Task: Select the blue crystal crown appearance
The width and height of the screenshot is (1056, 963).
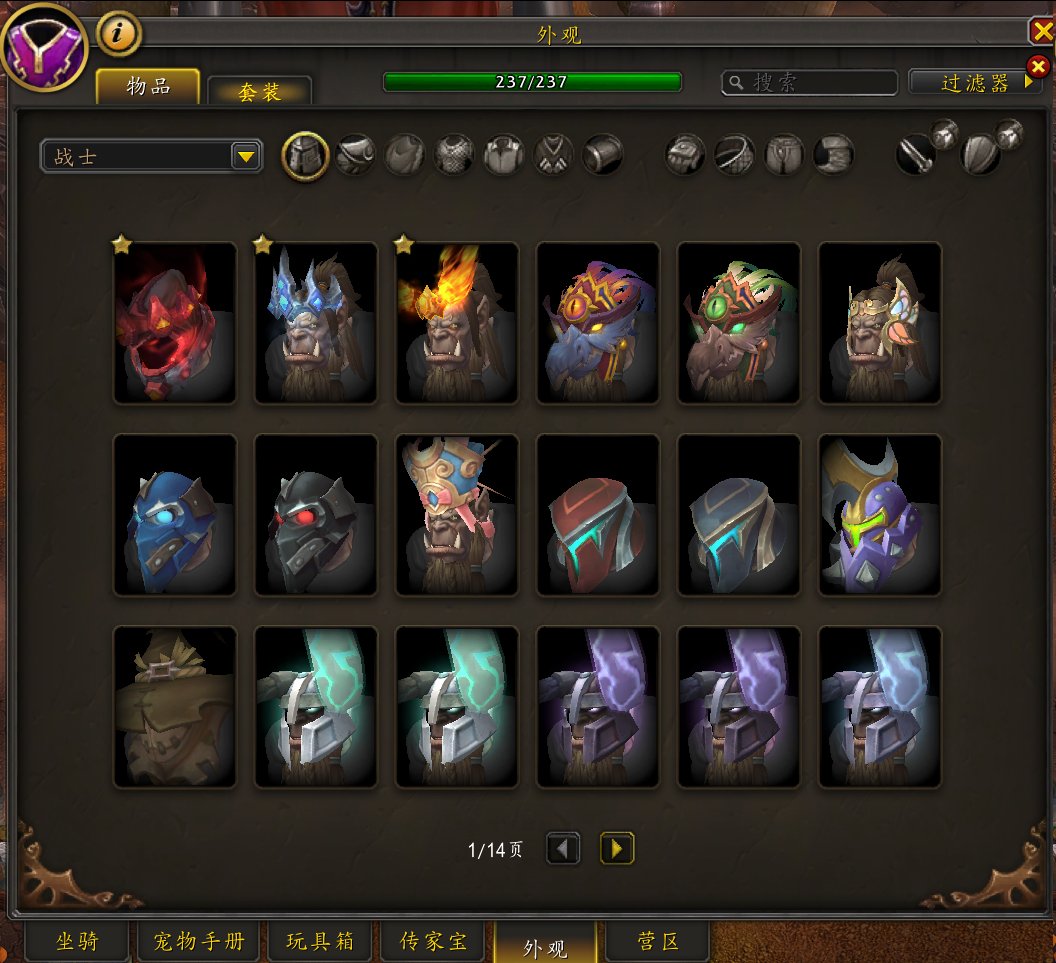Action: 316,323
